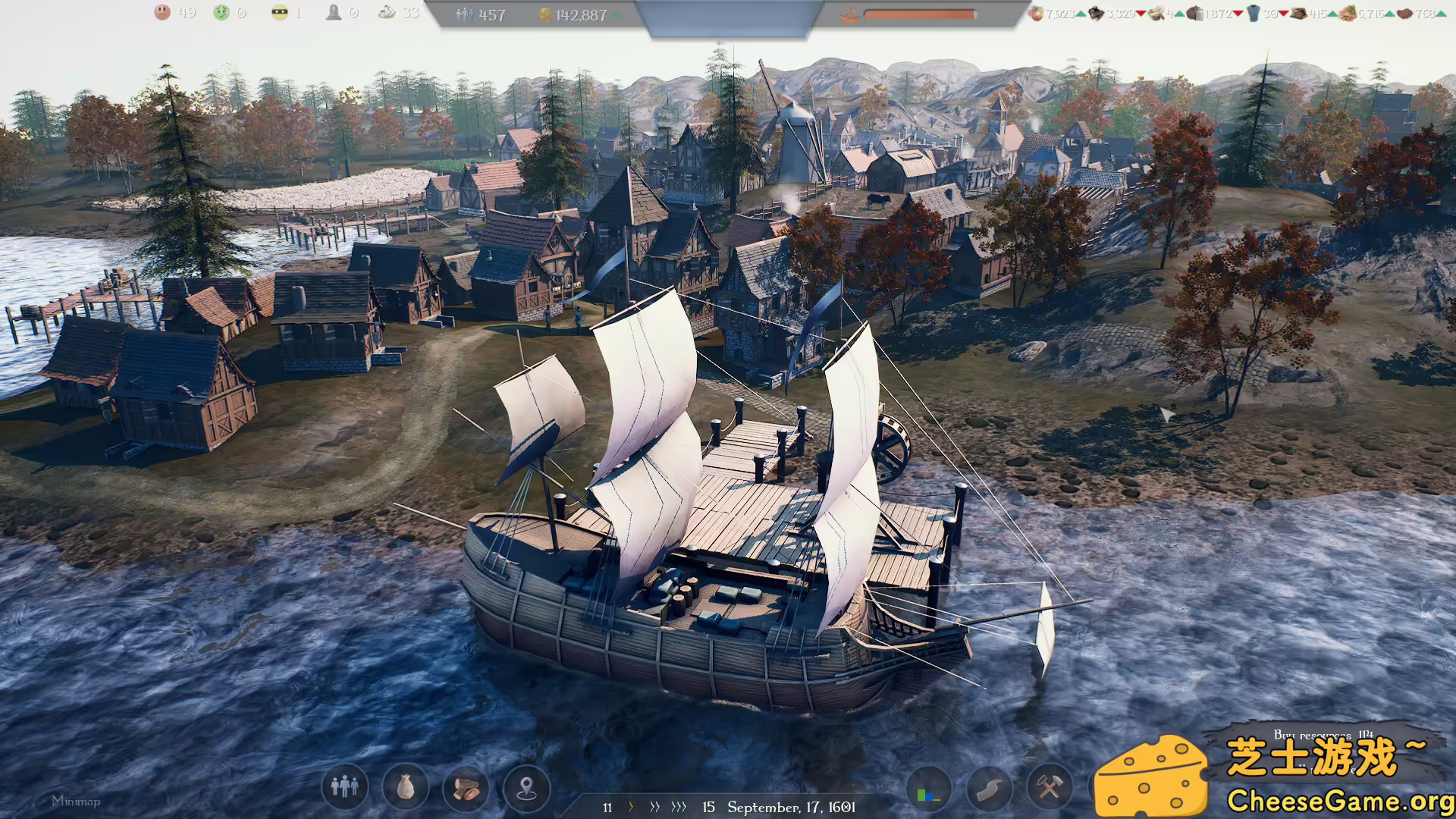Click the sick citizens green face icon
Viewport: 1456px width, 819px height.
coord(221,12)
